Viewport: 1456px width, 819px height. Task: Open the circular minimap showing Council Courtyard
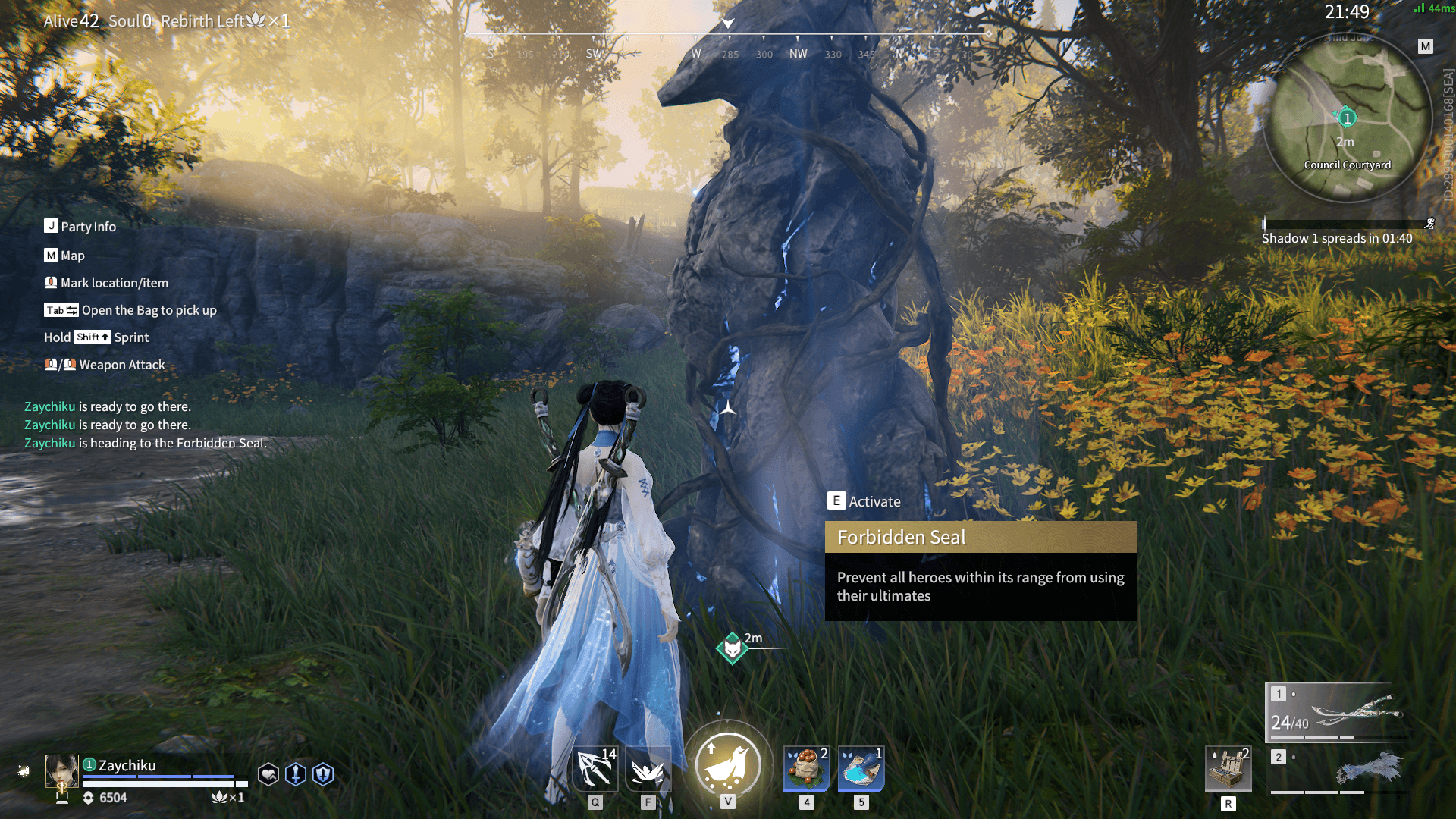pos(1348,119)
